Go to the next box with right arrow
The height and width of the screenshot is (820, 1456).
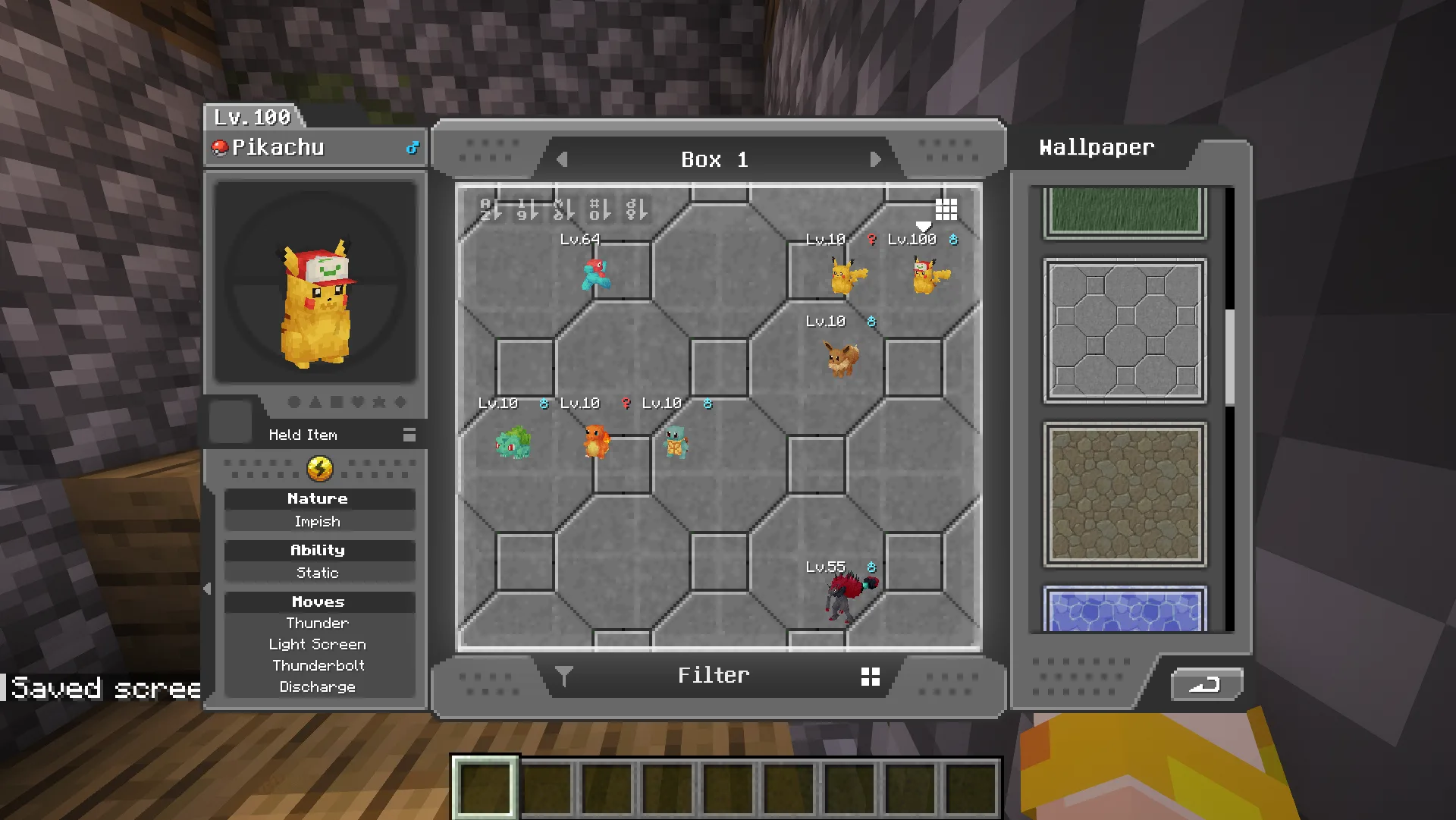click(x=875, y=160)
